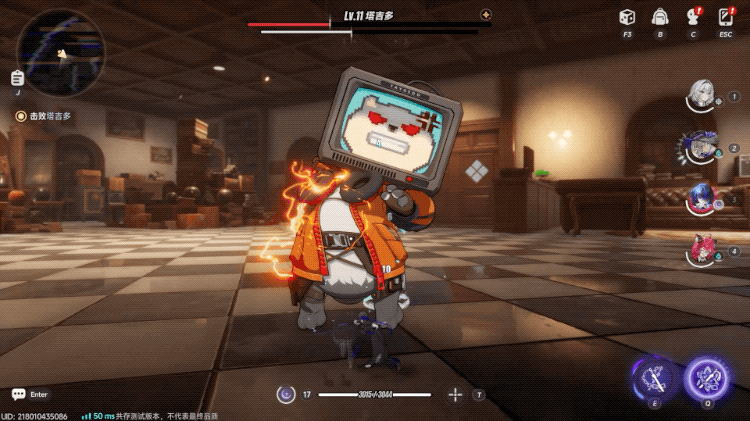Activate the glowing purple ultimate ability
Screen dimensions: 750x421
coord(707,378)
